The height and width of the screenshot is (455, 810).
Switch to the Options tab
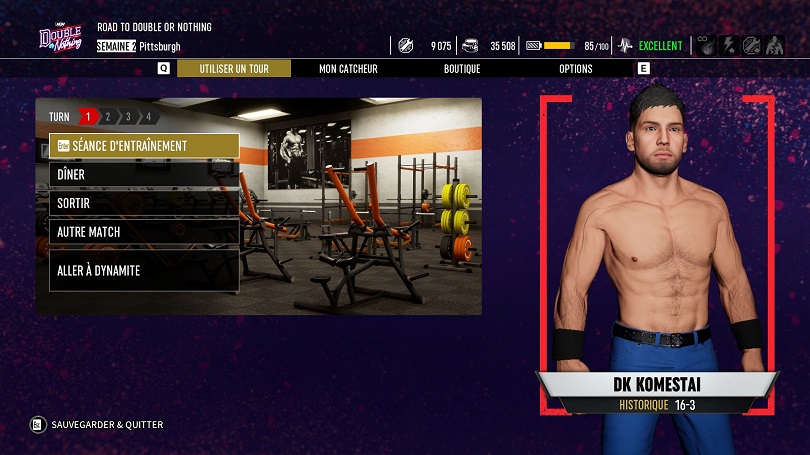[576, 69]
